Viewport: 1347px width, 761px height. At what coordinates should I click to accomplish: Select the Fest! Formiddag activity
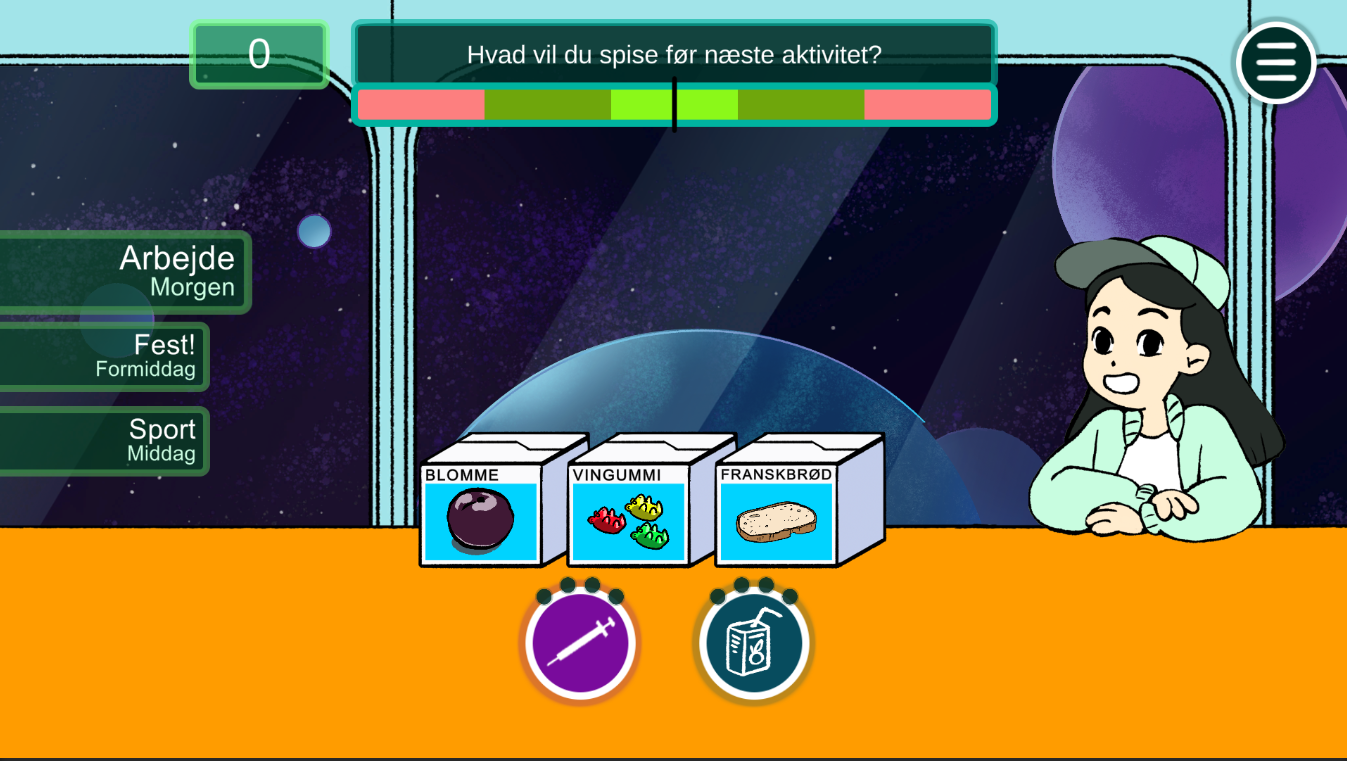pos(104,356)
